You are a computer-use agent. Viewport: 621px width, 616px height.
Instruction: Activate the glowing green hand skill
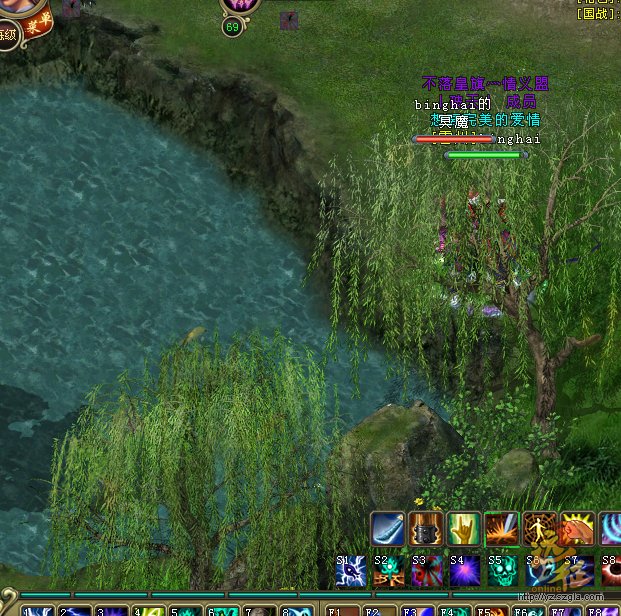[x=463, y=529]
